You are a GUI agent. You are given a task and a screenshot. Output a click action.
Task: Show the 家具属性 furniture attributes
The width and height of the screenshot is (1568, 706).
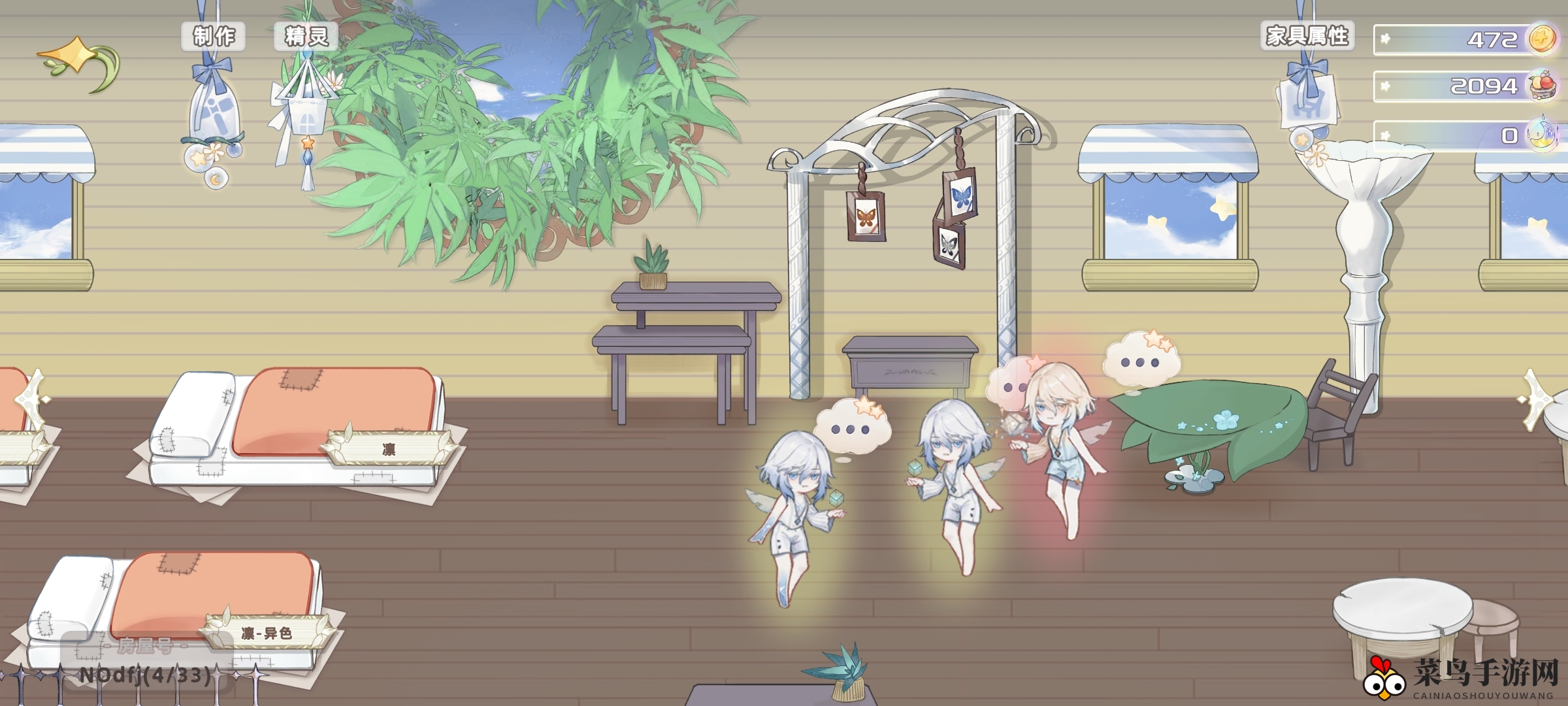(x=1307, y=36)
